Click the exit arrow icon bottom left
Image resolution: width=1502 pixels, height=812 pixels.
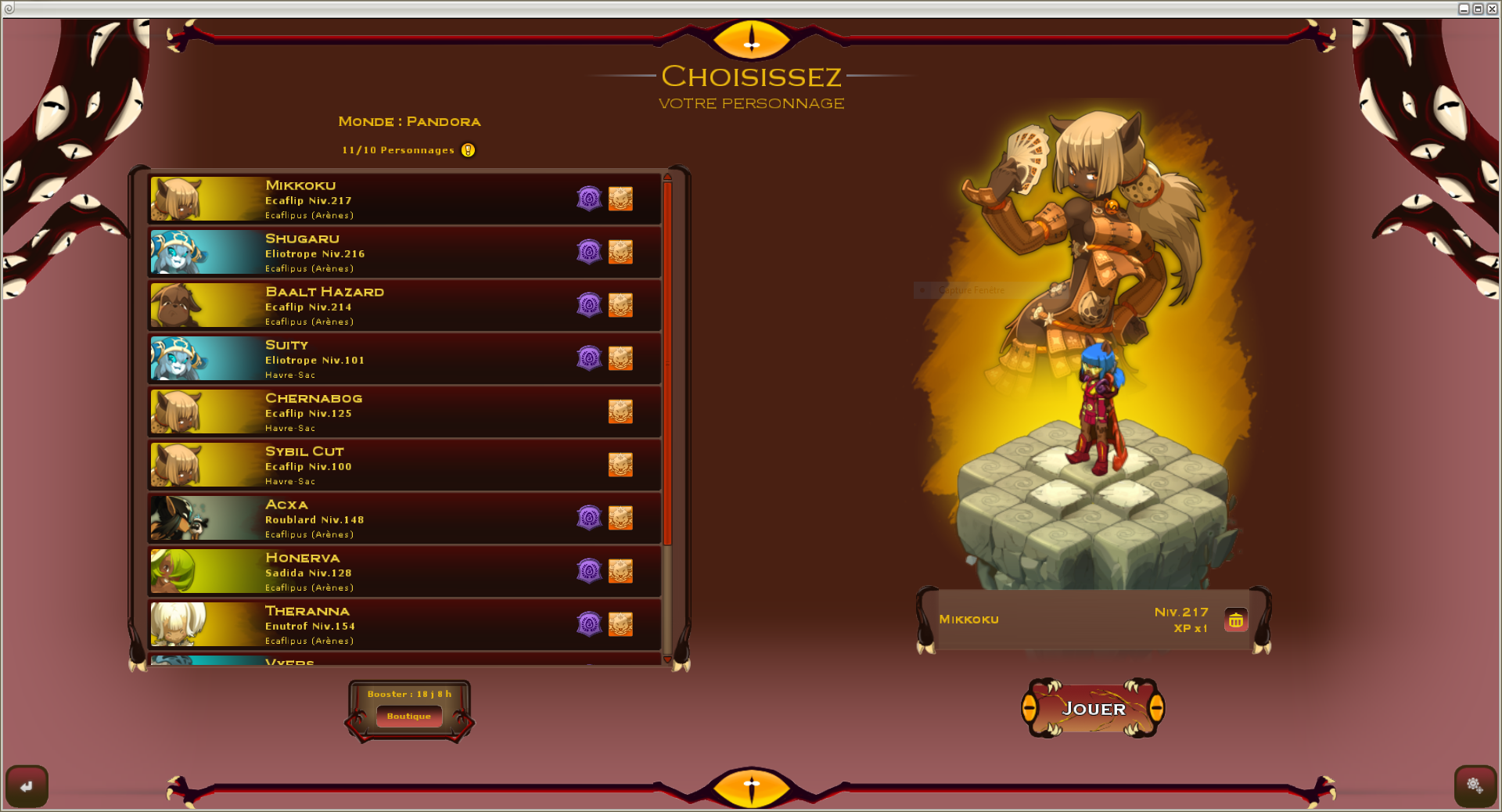[x=27, y=785]
